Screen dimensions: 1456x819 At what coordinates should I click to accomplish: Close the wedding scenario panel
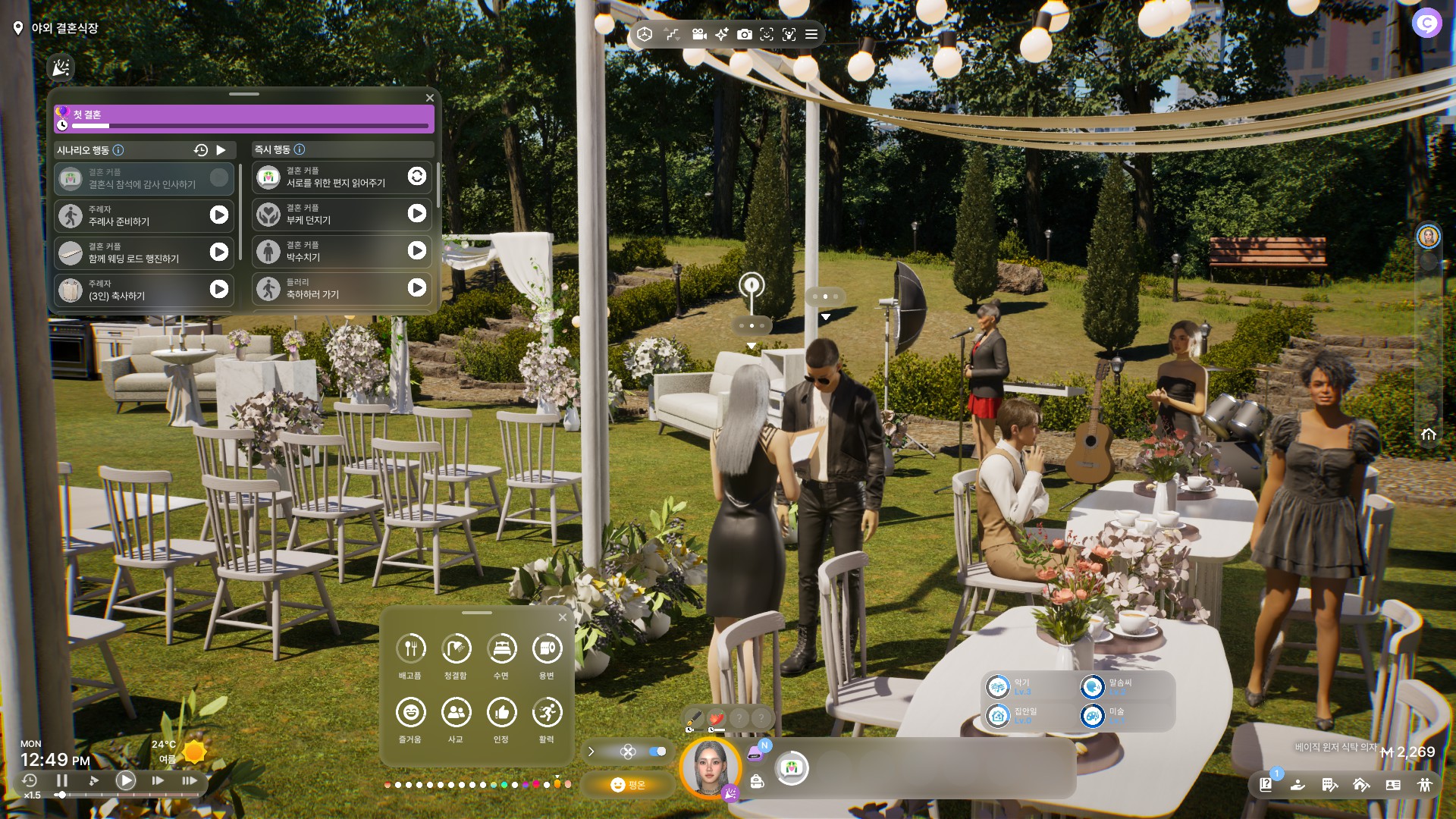point(430,98)
